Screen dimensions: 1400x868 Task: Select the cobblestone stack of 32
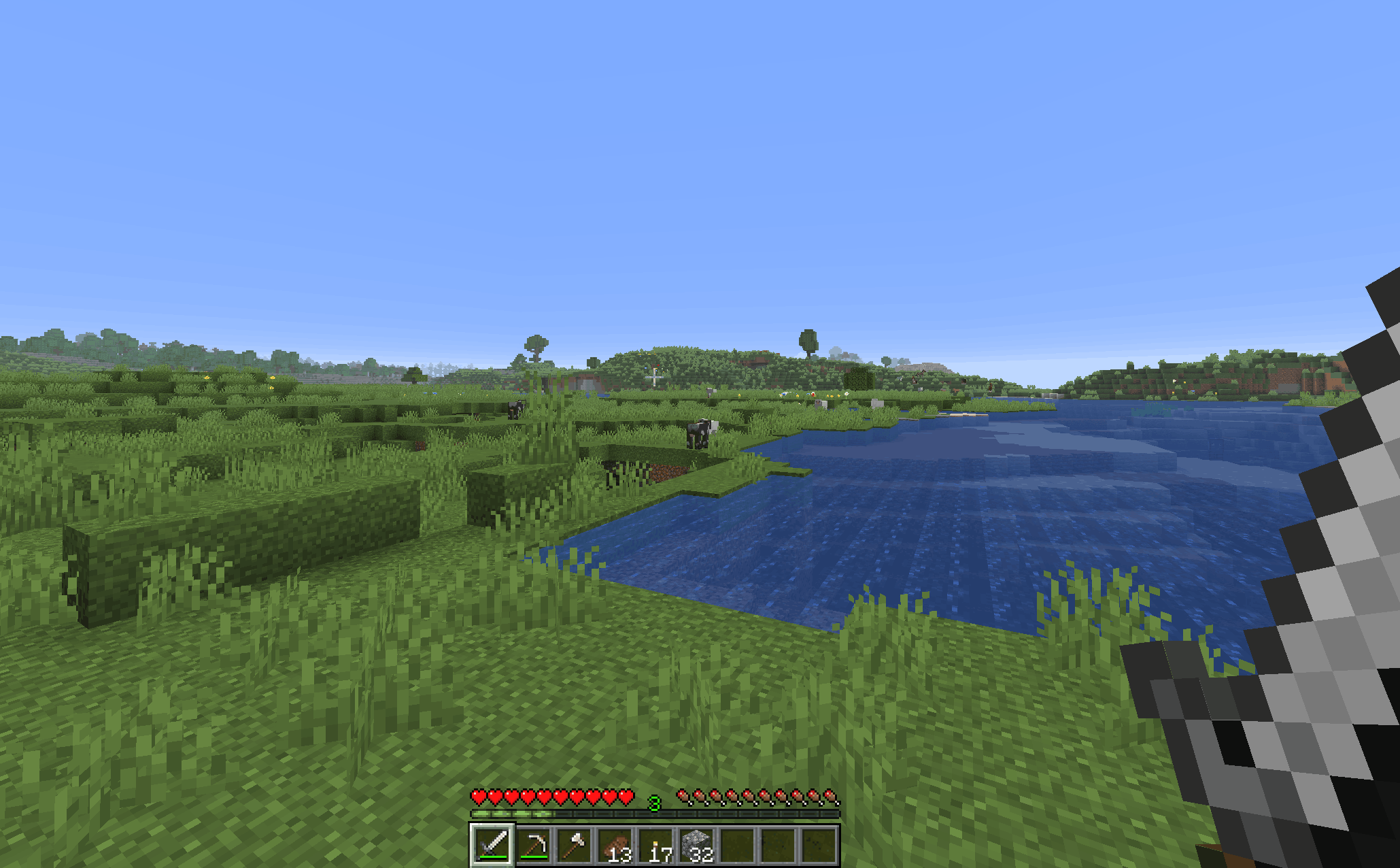point(697,845)
